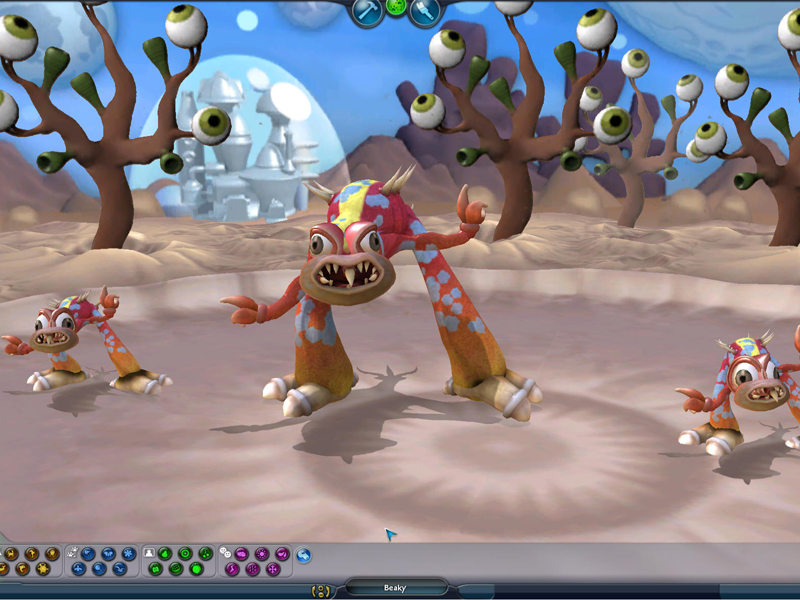The width and height of the screenshot is (800, 600).
Task: Click the blue round arrow button
Action: [x=304, y=555]
